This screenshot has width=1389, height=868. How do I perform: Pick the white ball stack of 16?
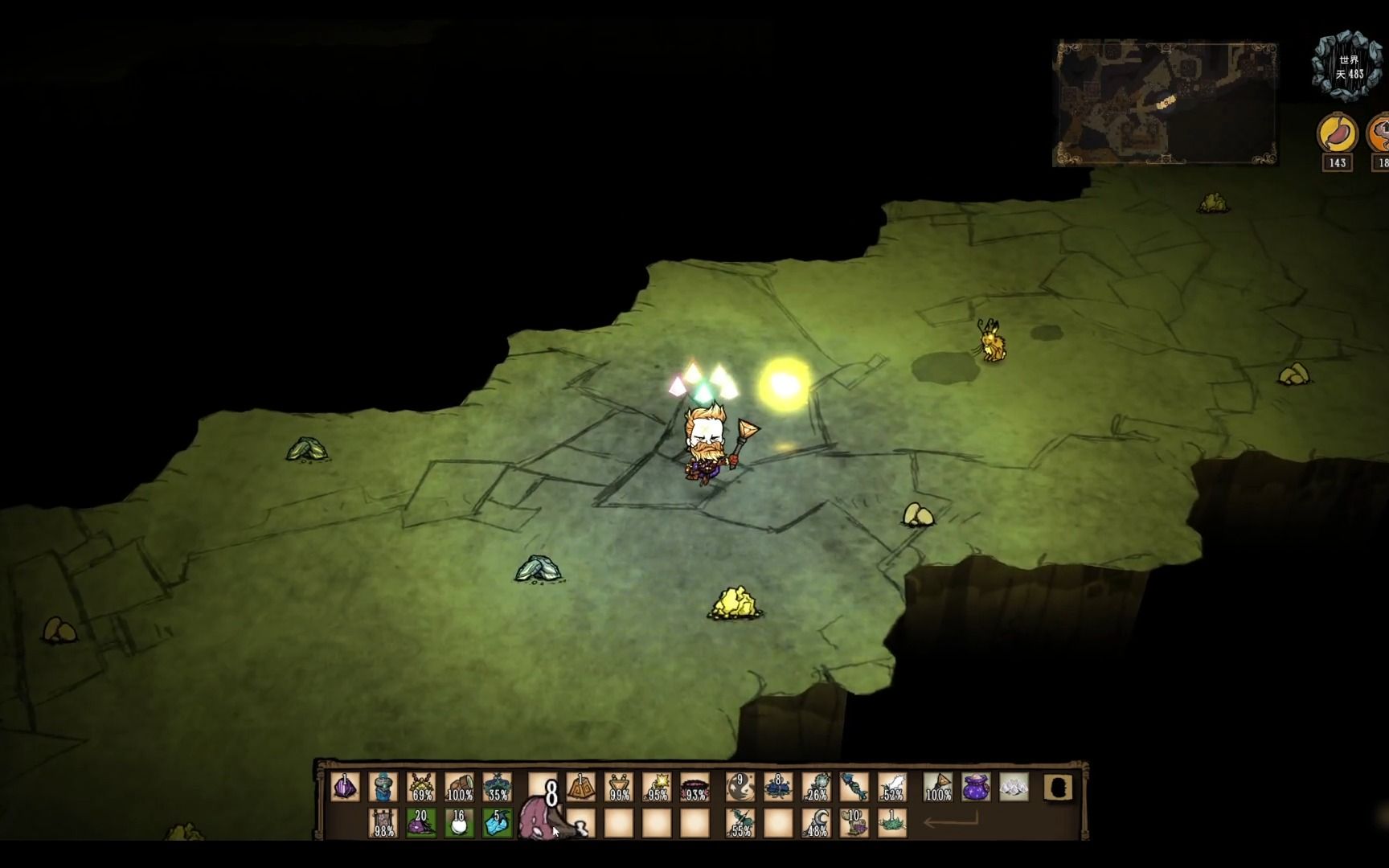coord(459,823)
